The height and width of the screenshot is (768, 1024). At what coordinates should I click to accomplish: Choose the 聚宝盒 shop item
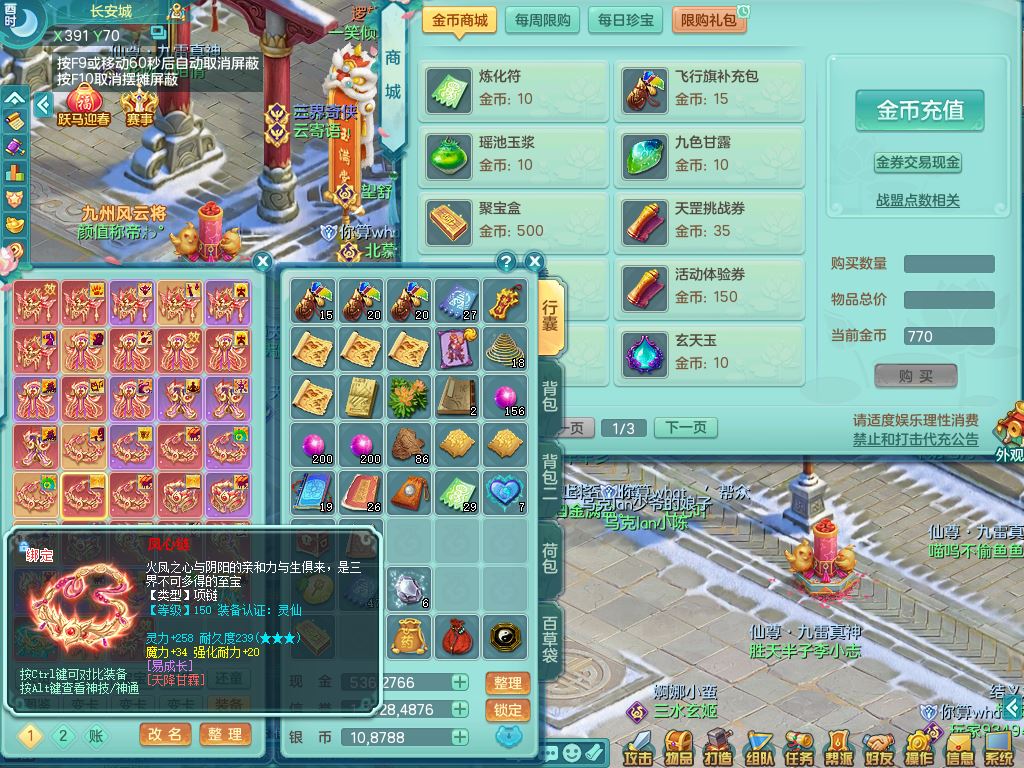514,220
